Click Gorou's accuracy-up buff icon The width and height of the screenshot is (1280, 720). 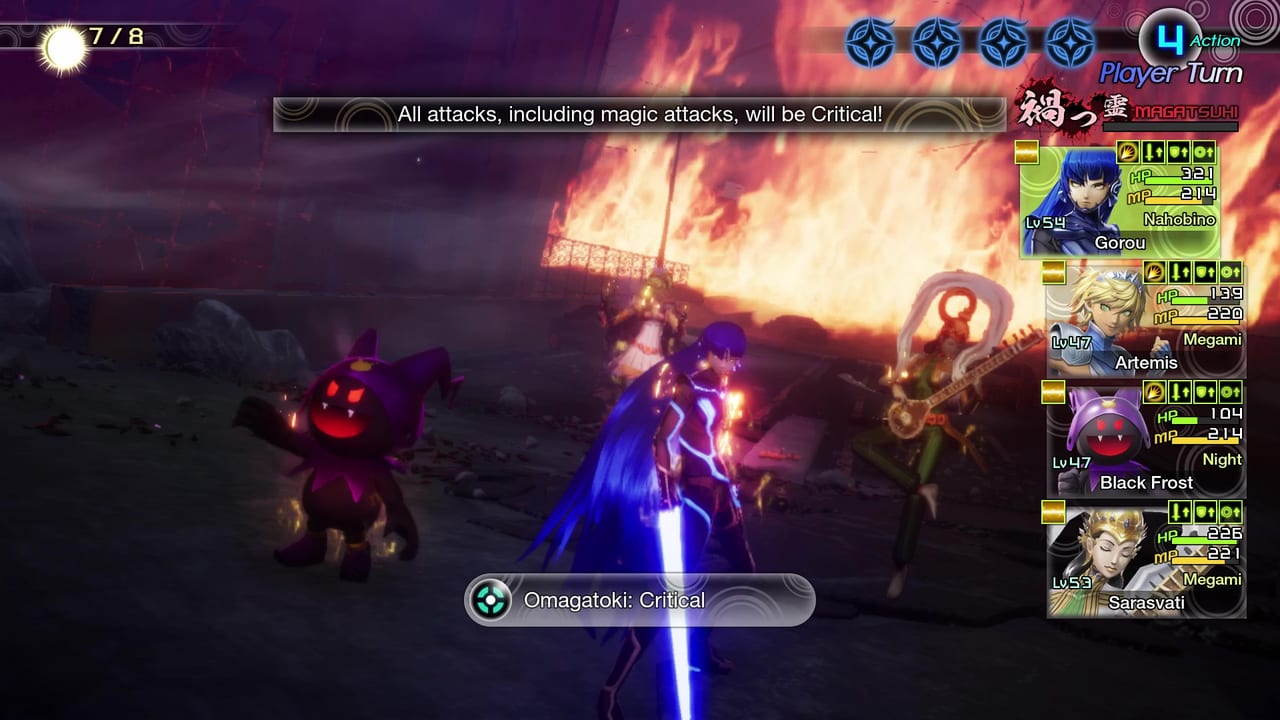pos(1203,152)
